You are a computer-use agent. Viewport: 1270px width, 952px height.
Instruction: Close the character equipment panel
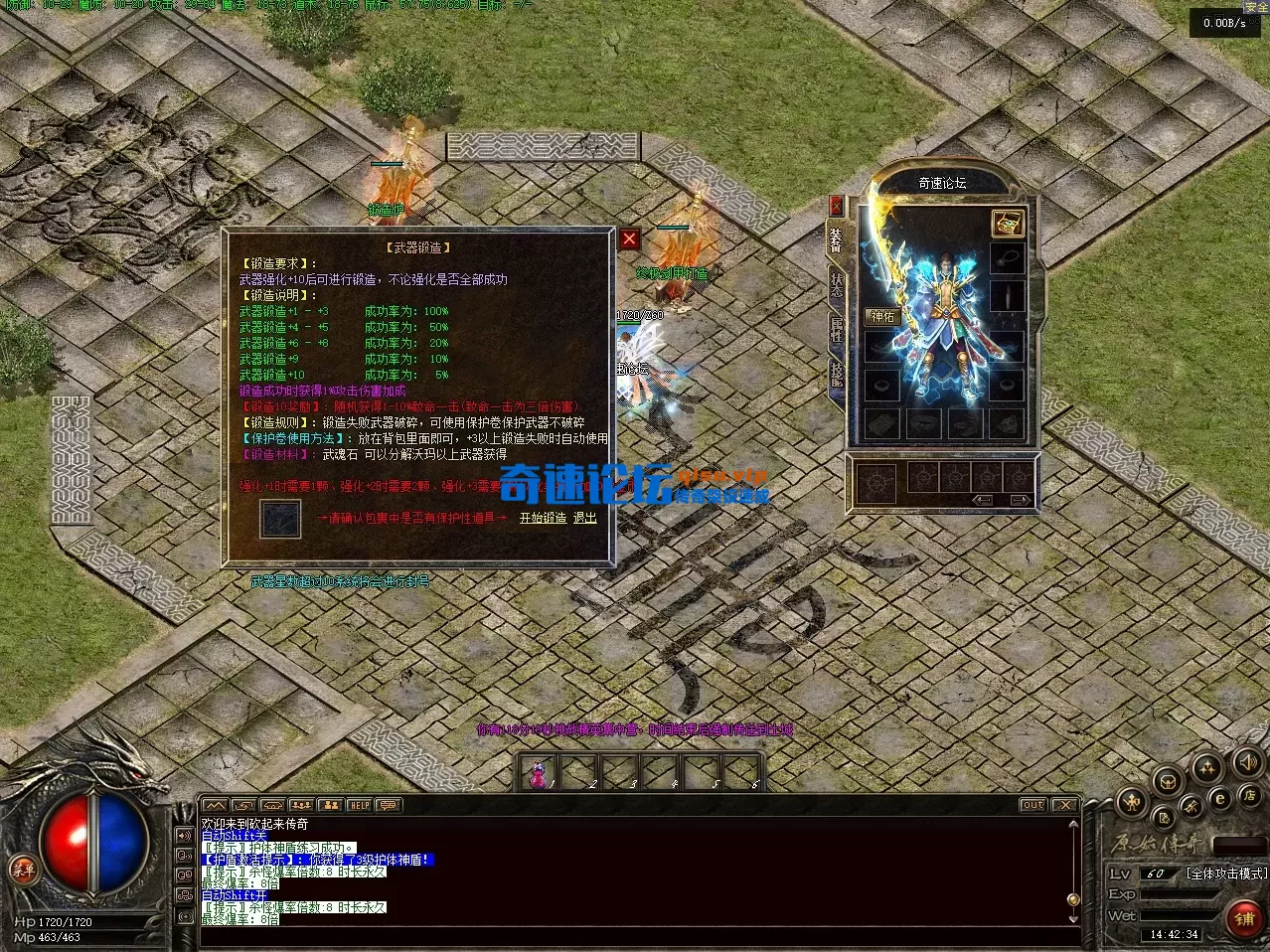836,206
